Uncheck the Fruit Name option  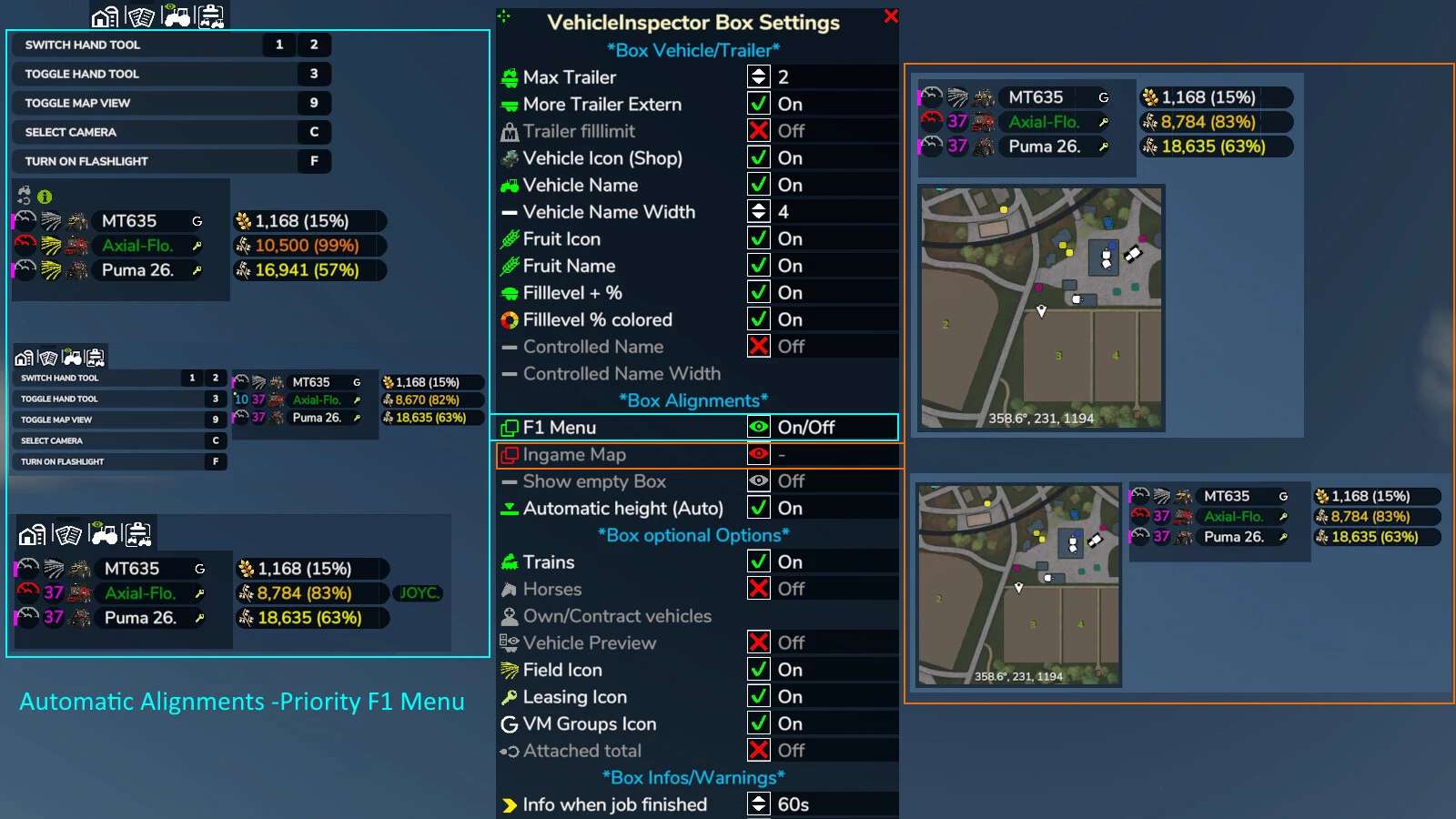pos(759,266)
